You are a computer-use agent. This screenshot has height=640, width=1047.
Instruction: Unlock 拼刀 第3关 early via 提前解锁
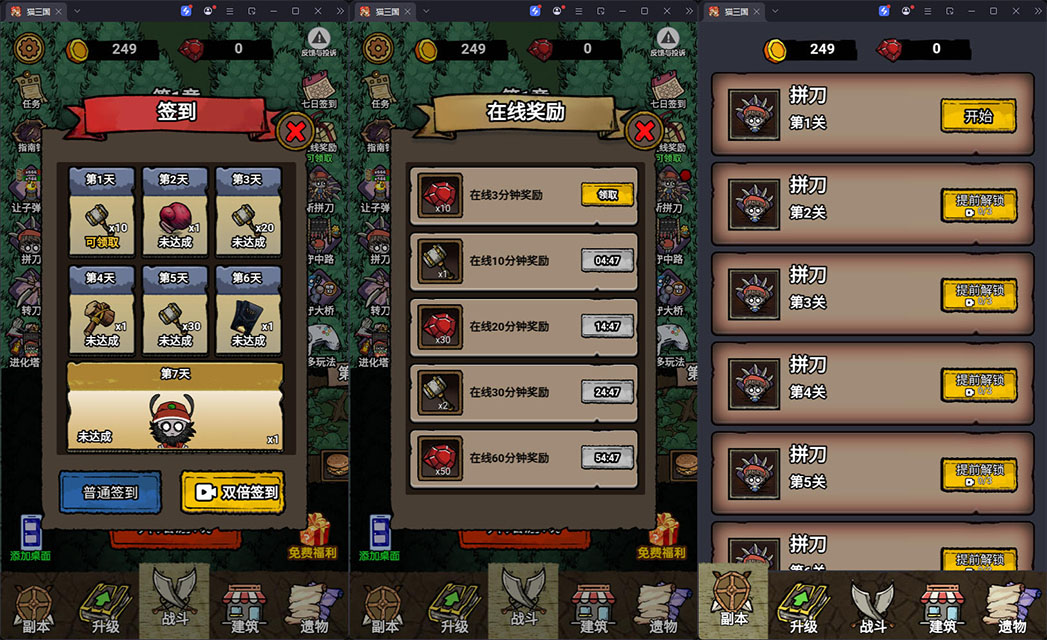click(x=978, y=295)
